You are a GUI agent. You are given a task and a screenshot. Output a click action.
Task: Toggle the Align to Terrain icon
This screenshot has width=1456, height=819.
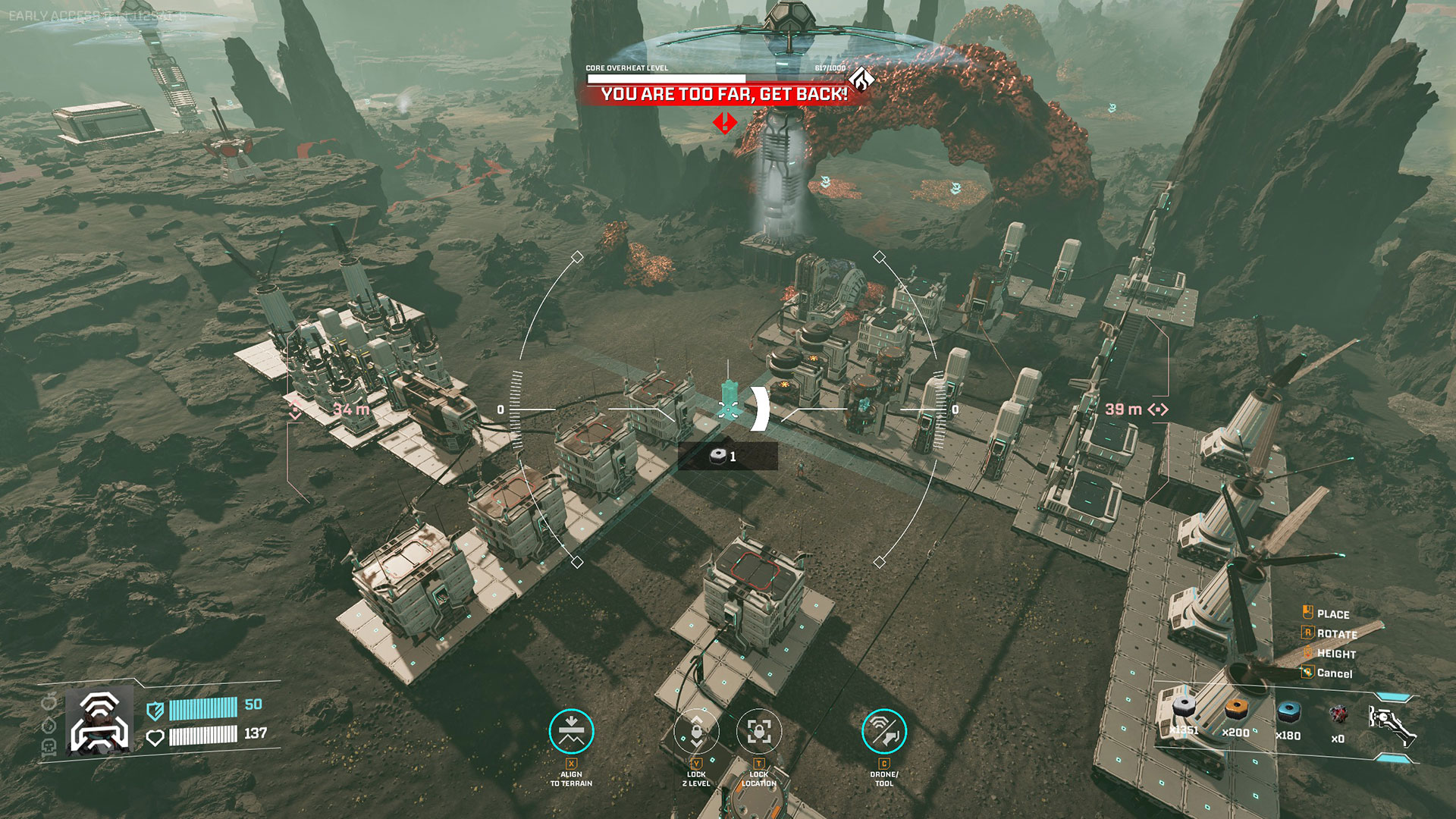[x=571, y=732]
